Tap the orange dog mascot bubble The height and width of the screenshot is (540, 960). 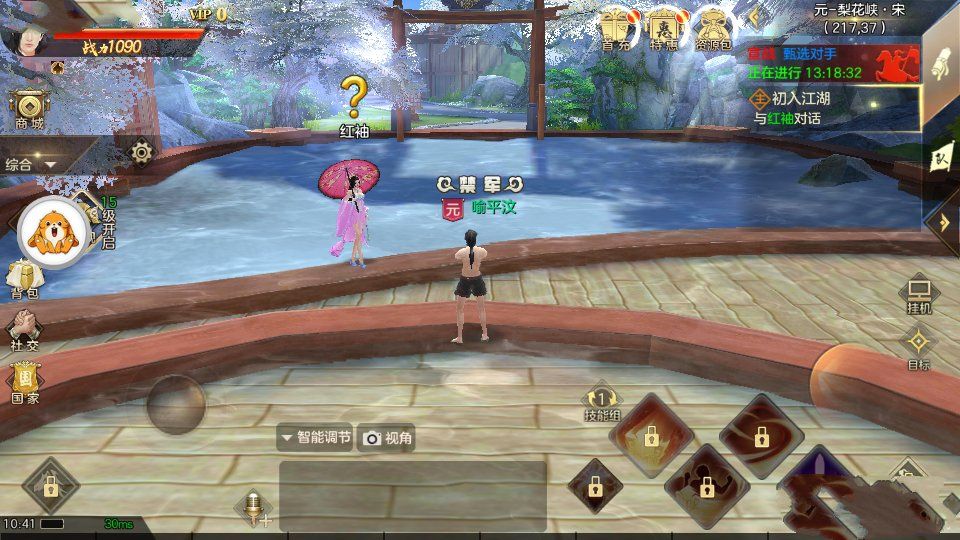50,232
